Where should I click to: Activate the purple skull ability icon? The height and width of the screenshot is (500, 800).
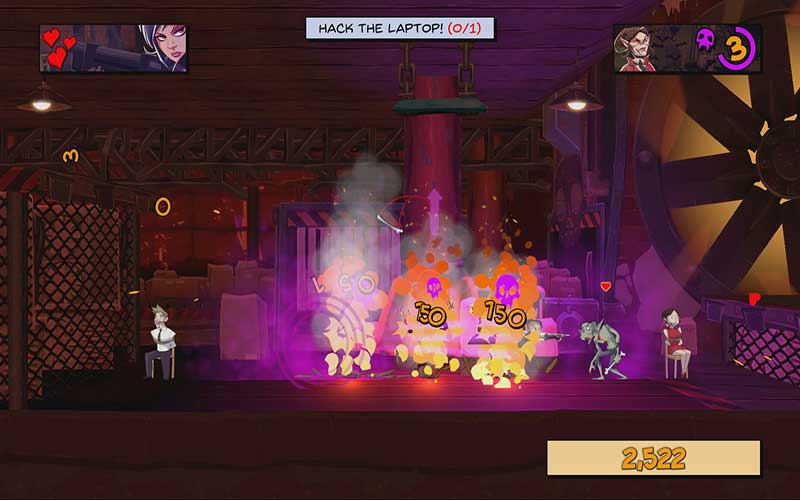point(705,44)
